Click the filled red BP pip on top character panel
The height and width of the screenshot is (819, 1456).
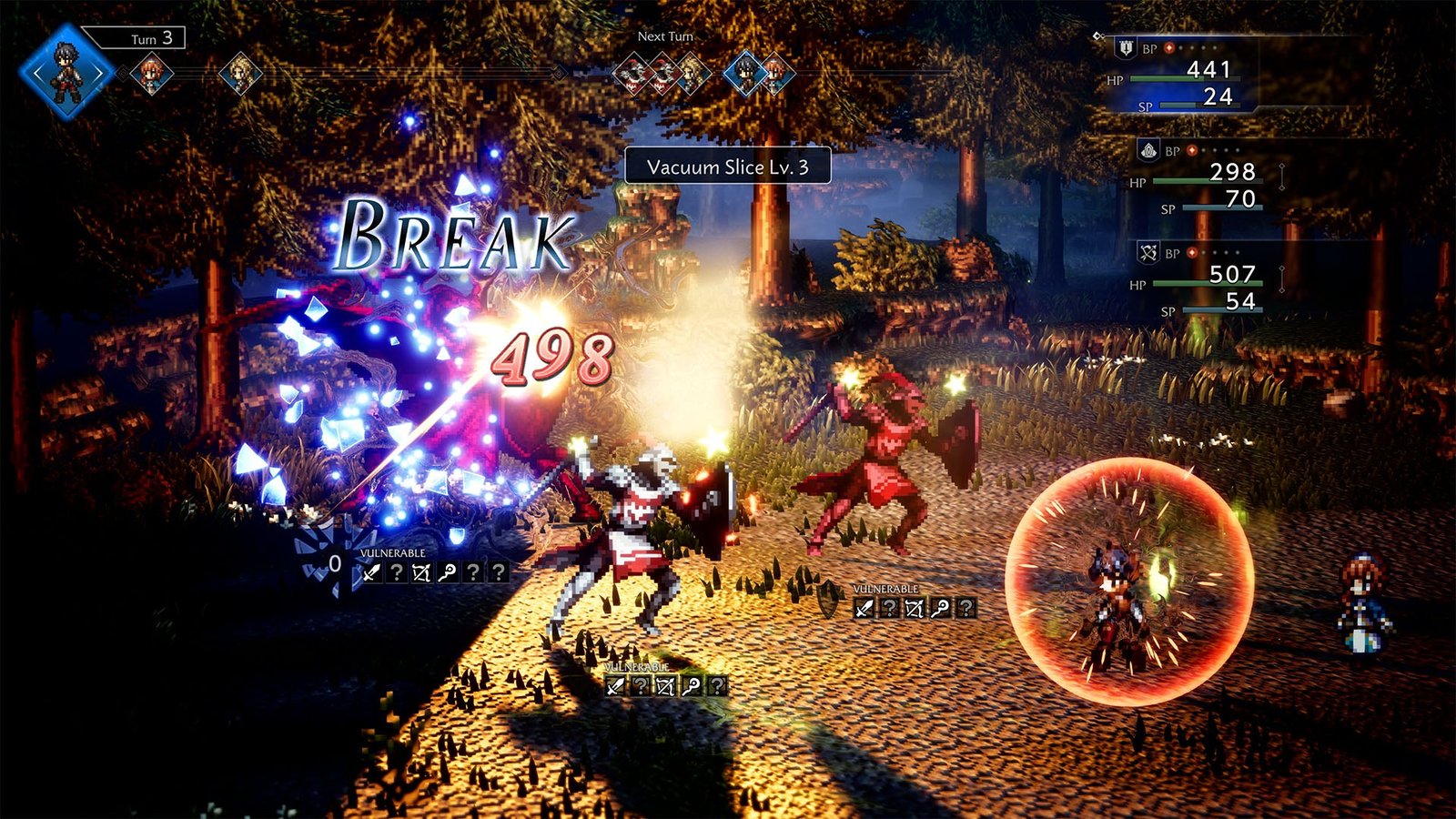click(x=1169, y=49)
